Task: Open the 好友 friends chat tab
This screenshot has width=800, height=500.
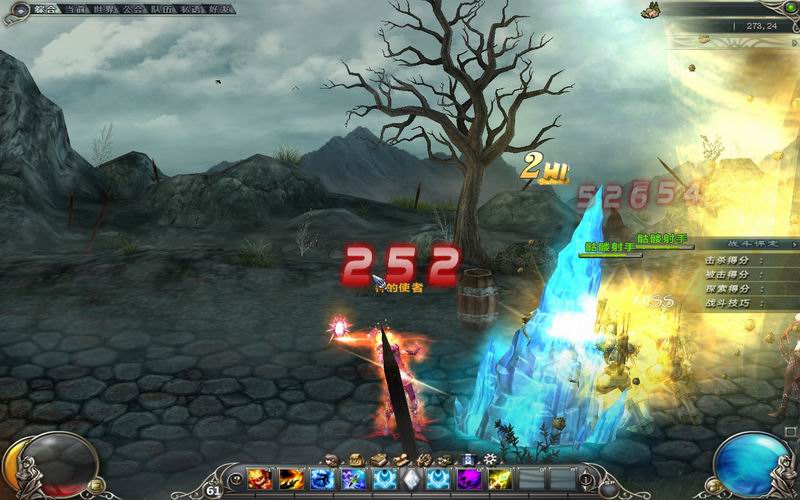Action: 223,8
